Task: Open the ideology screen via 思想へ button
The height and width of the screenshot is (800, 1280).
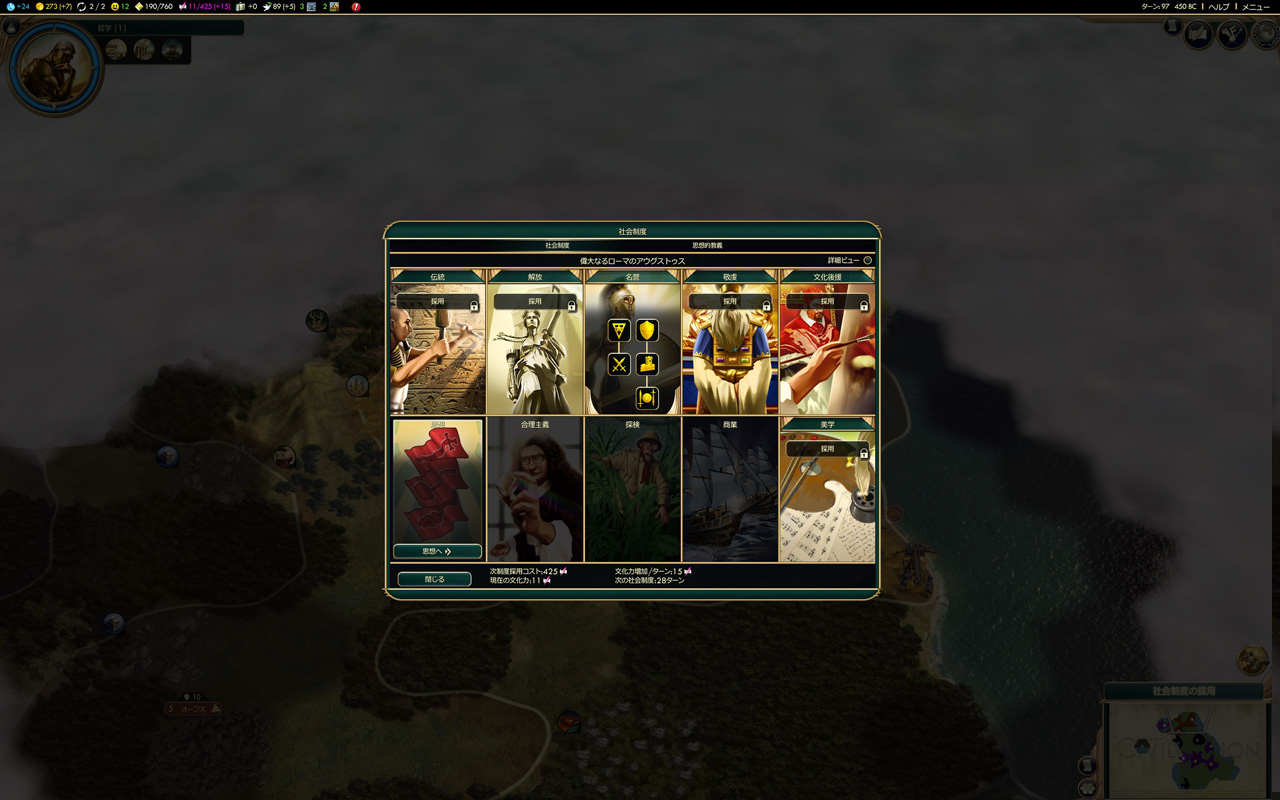Action: click(x=437, y=551)
